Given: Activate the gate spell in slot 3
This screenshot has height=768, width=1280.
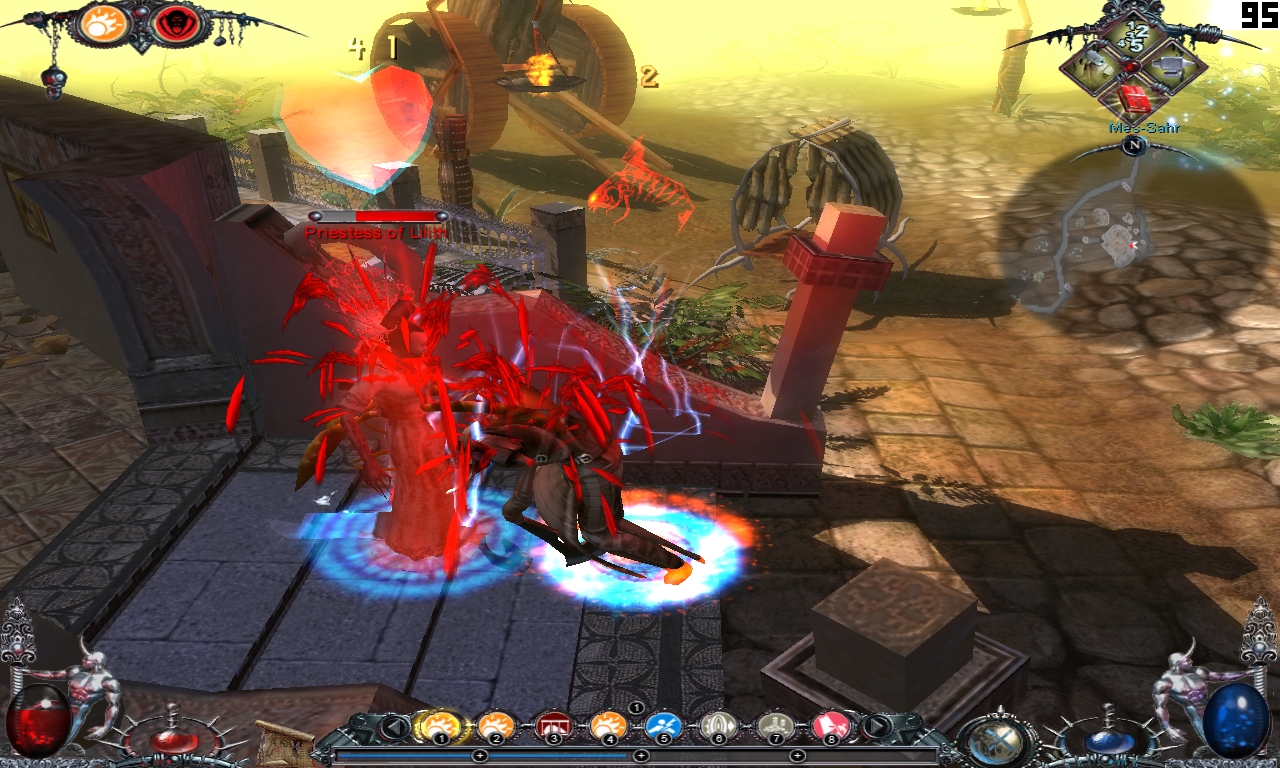Looking at the screenshot, I should click(553, 728).
